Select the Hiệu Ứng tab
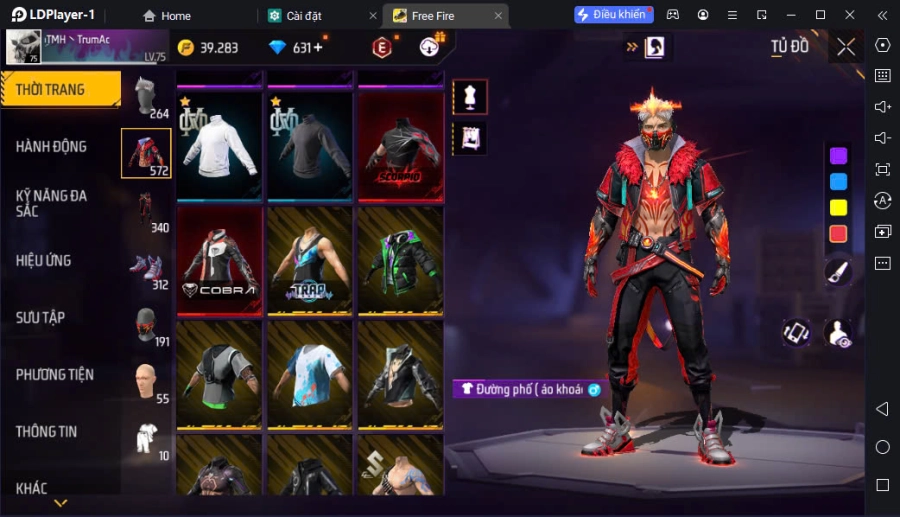900x517 pixels. pos(44,261)
